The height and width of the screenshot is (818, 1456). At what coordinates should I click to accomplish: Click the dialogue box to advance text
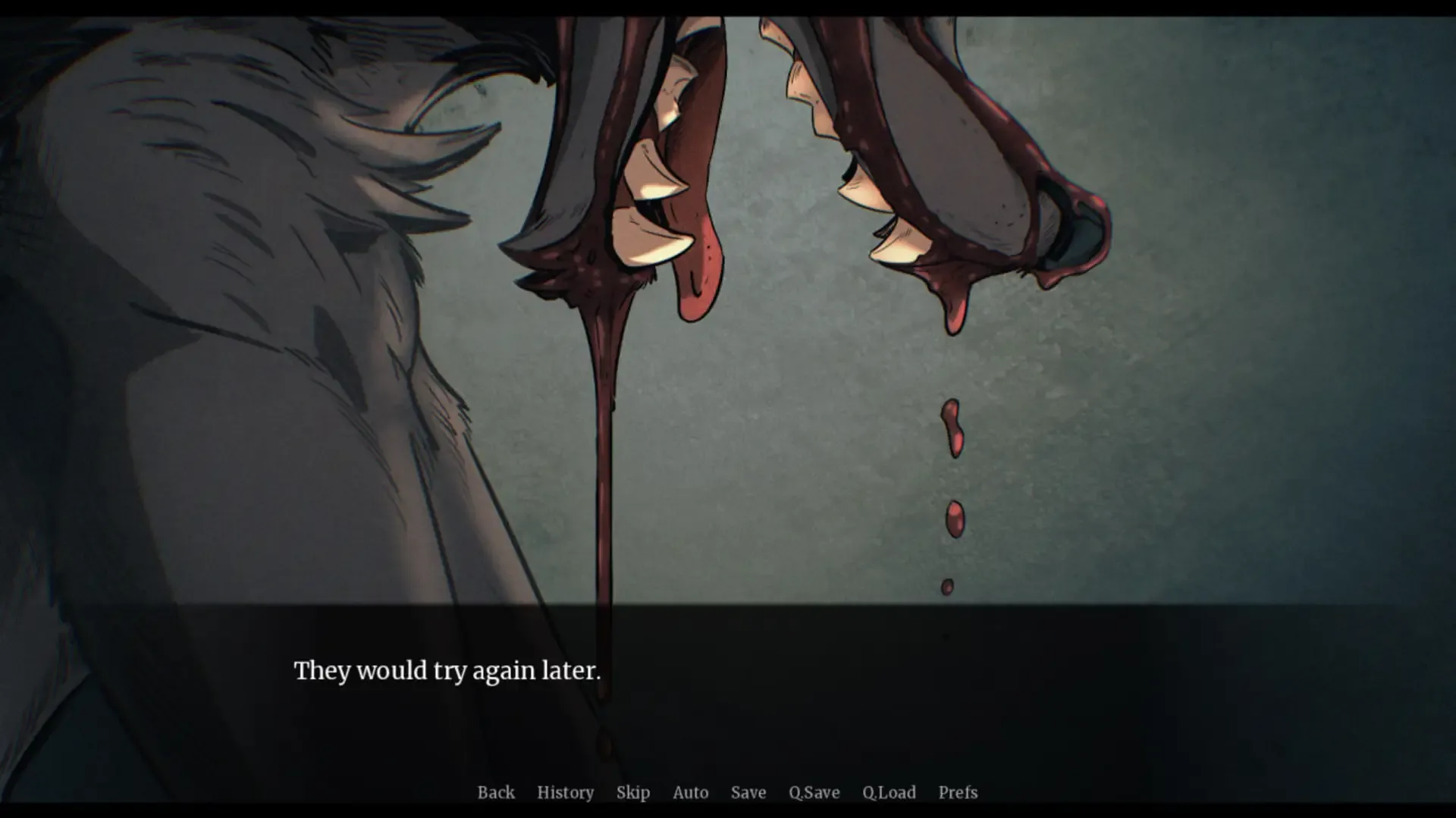pyautogui.click(x=728, y=682)
